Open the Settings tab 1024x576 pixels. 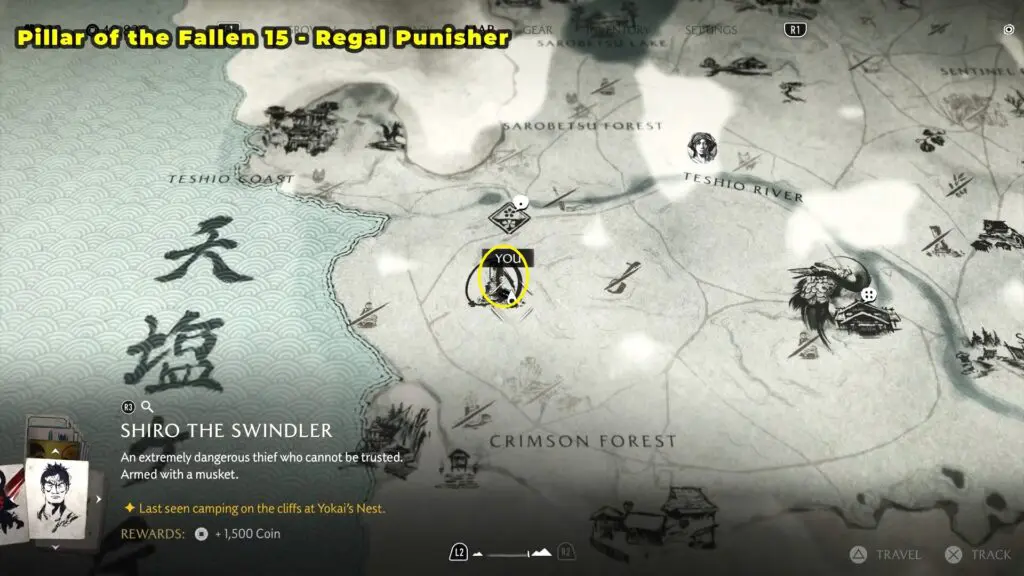pyautogui.click(x=711, y=30)
